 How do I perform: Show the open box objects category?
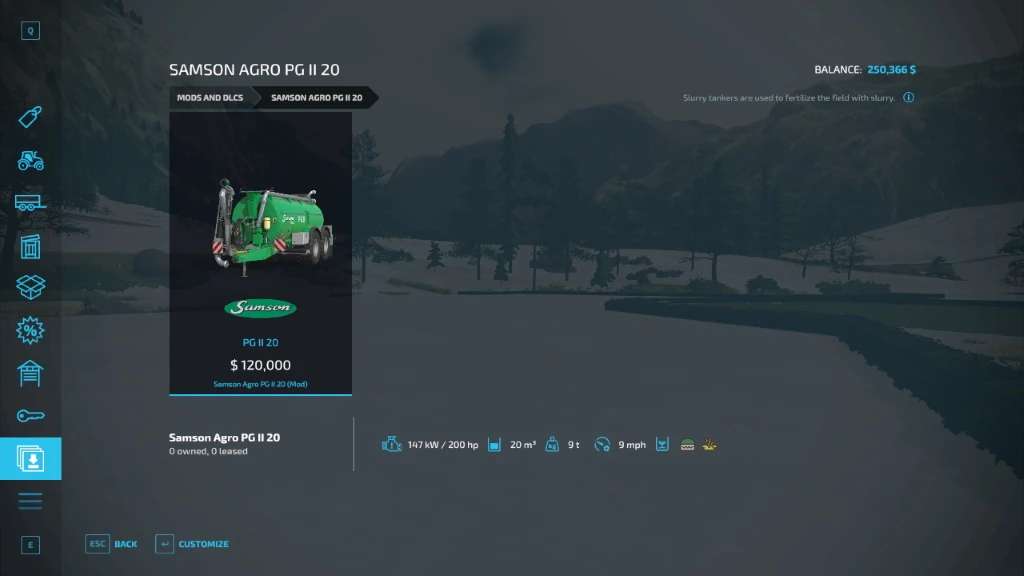tap(30, 288)
